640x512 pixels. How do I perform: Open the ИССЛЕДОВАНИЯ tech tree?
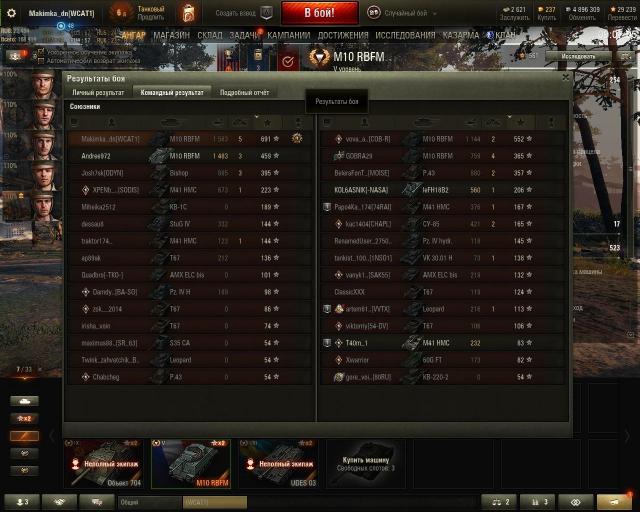point(405,34)
